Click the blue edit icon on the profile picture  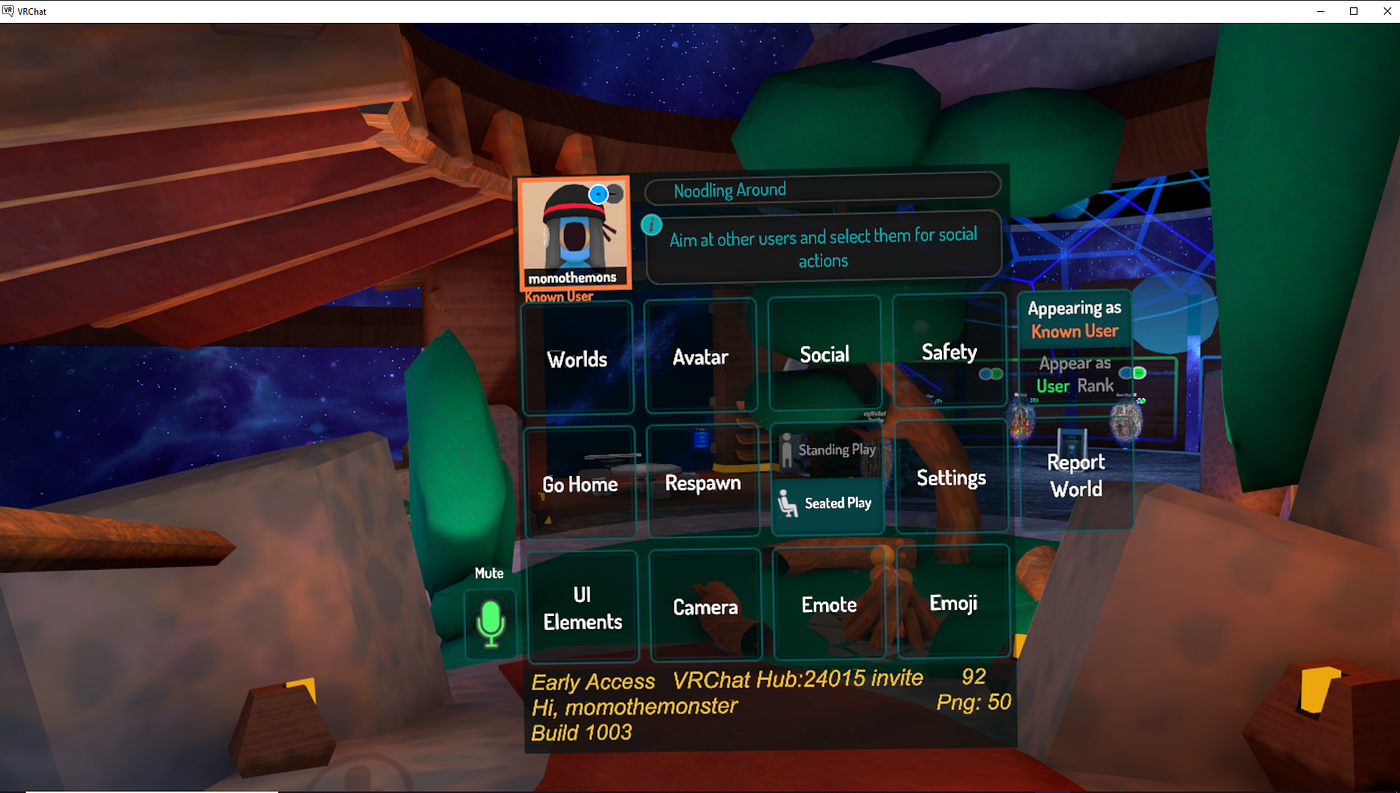(599, 194)
